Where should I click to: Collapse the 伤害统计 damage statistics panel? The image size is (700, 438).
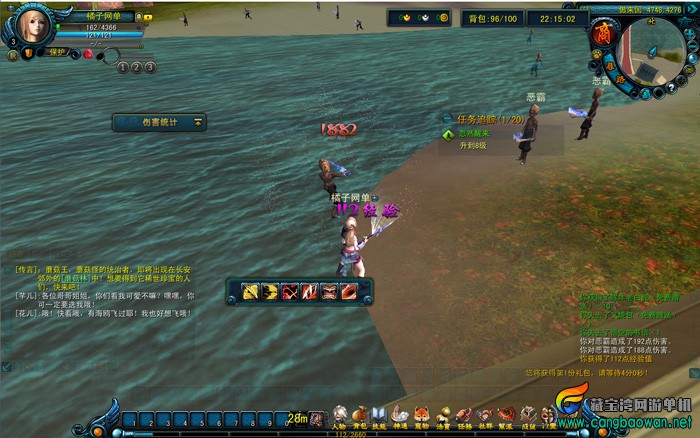198,122
